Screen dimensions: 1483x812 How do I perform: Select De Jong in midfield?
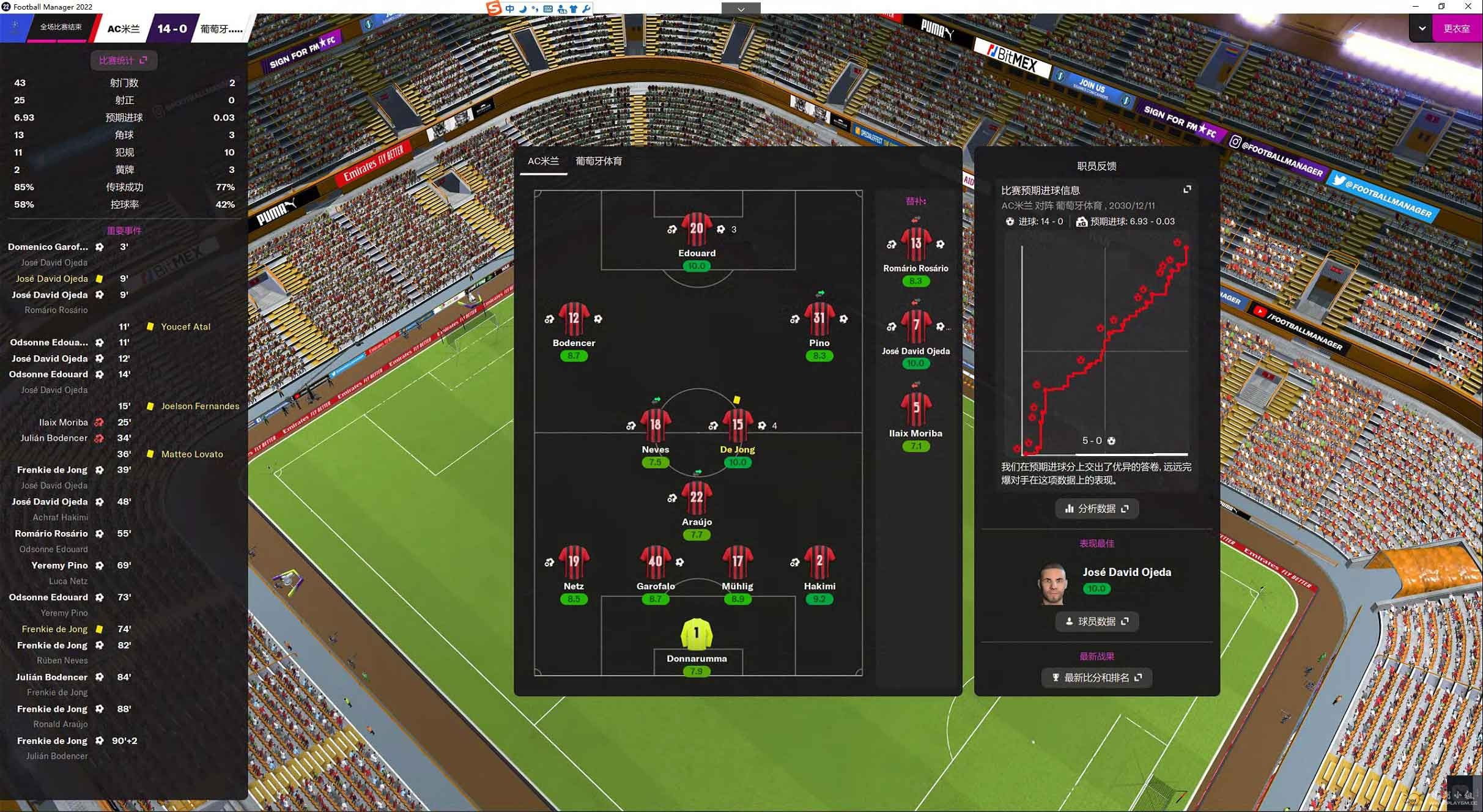click(737, 426)
